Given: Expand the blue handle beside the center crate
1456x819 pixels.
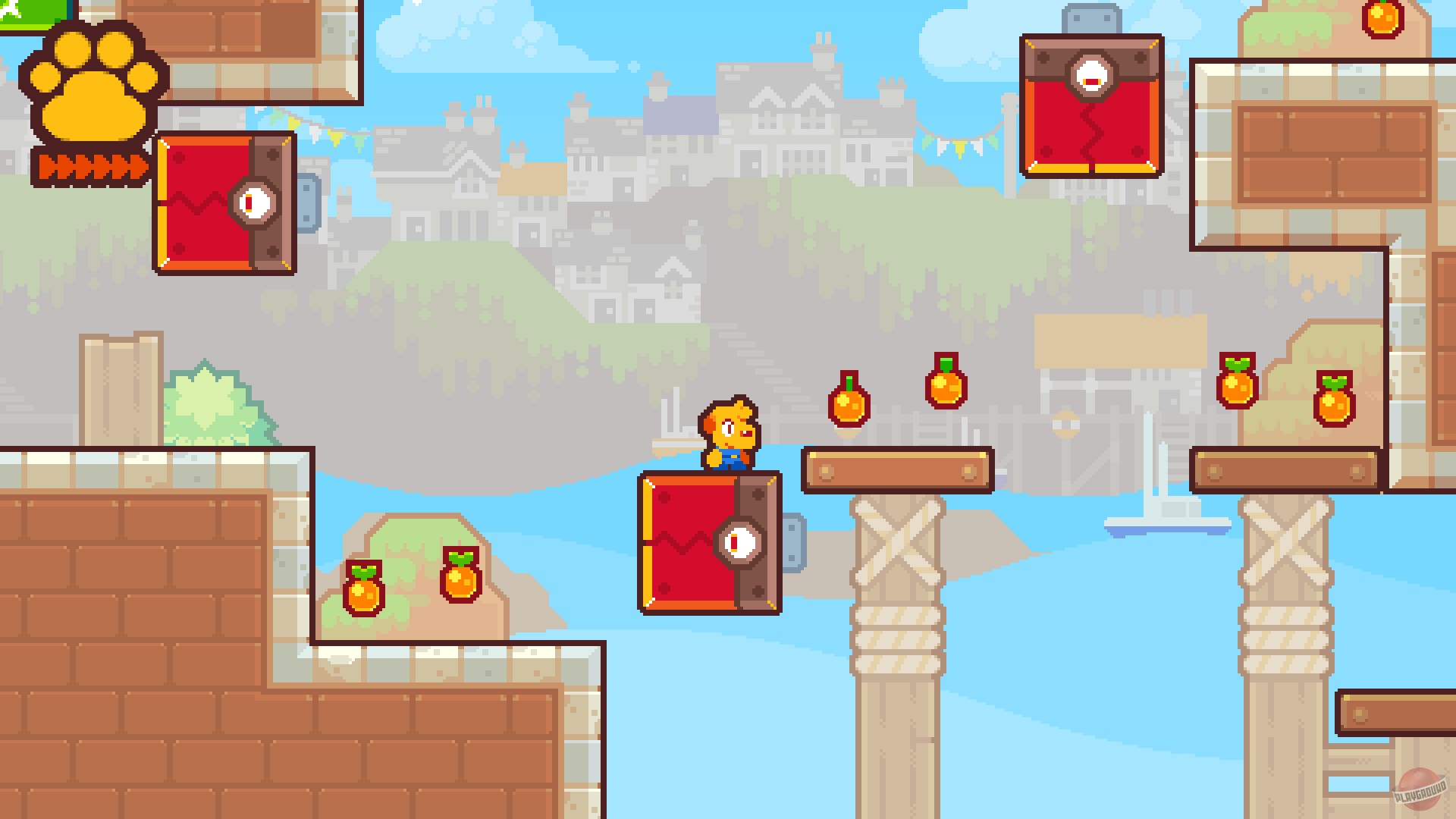Looking at the screenshot, I should point(792,542).
